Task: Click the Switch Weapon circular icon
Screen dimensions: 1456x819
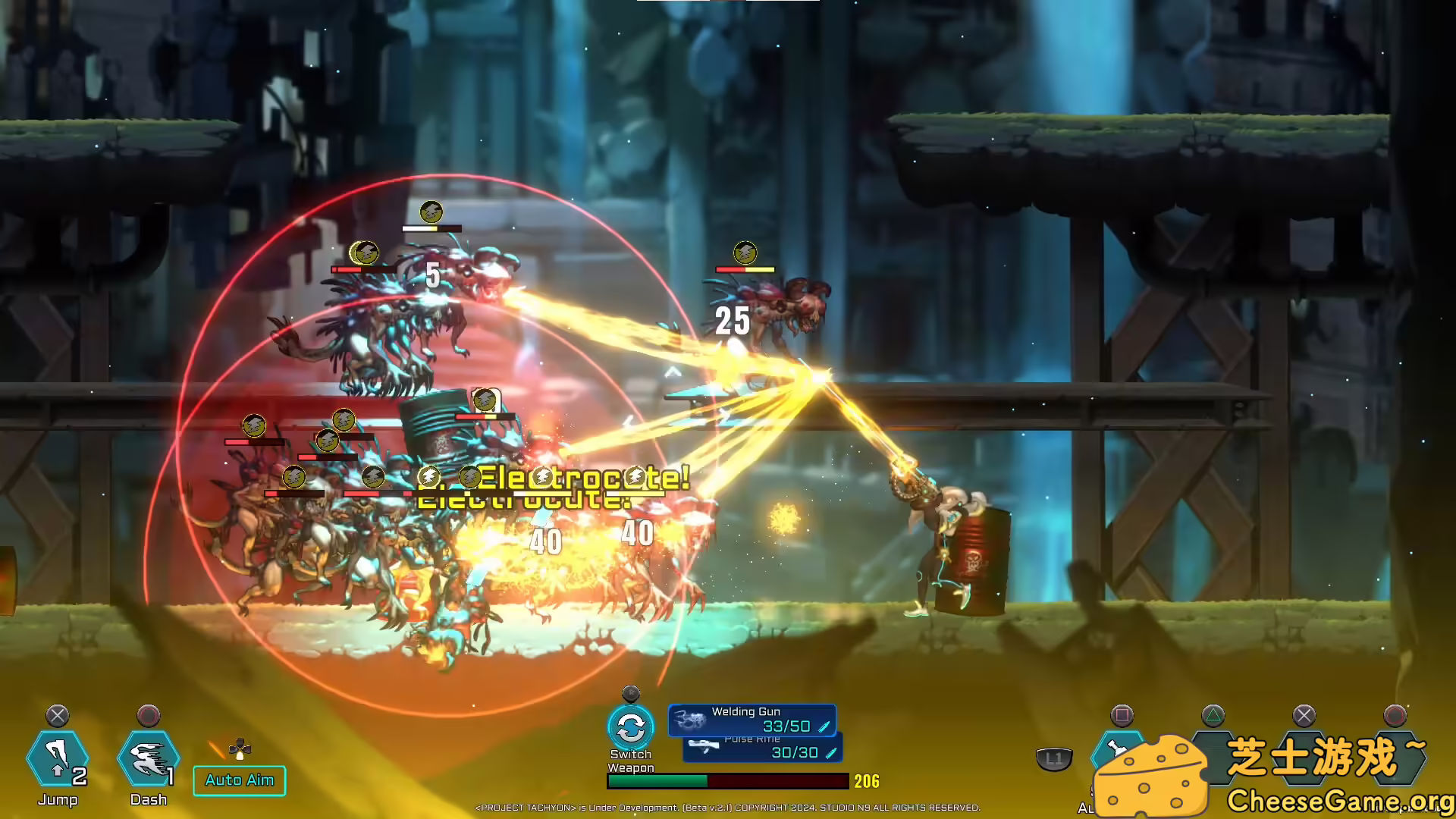Action: pos(630,728)
